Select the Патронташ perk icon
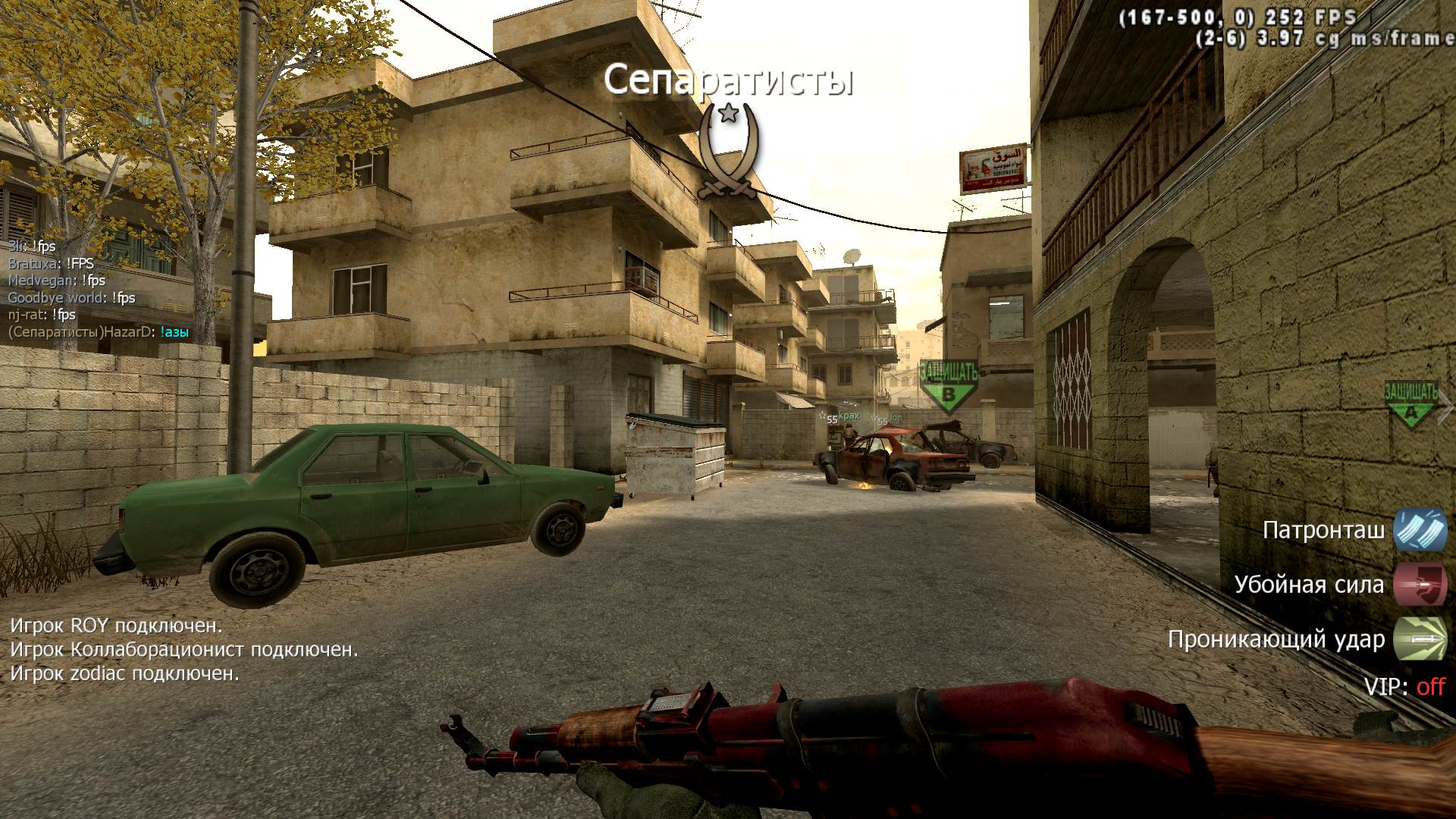 coord(1420,530)
